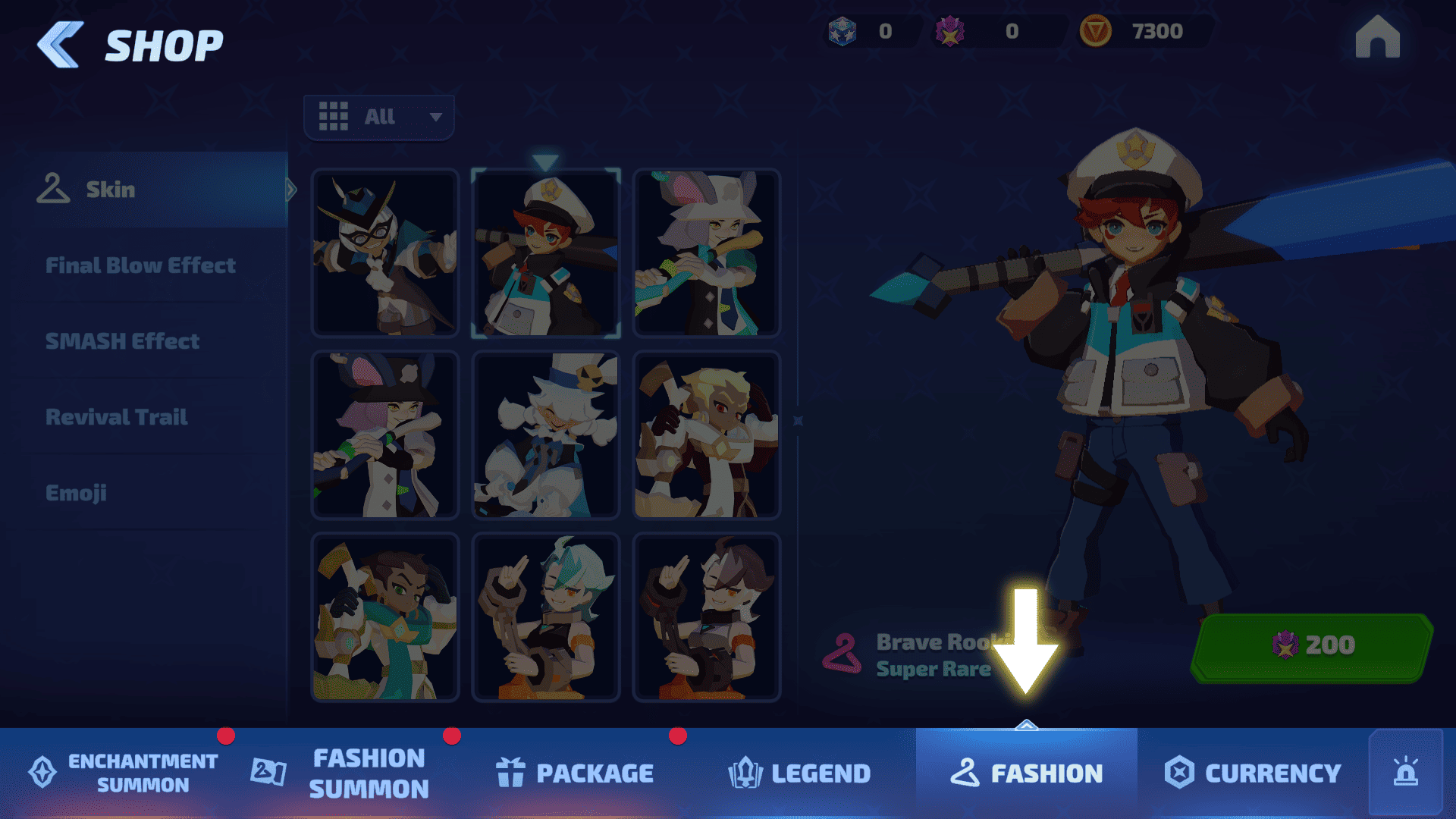The image size is (1456, 819).
Task: Select the Fashion tab
Action: point(1027,773)
